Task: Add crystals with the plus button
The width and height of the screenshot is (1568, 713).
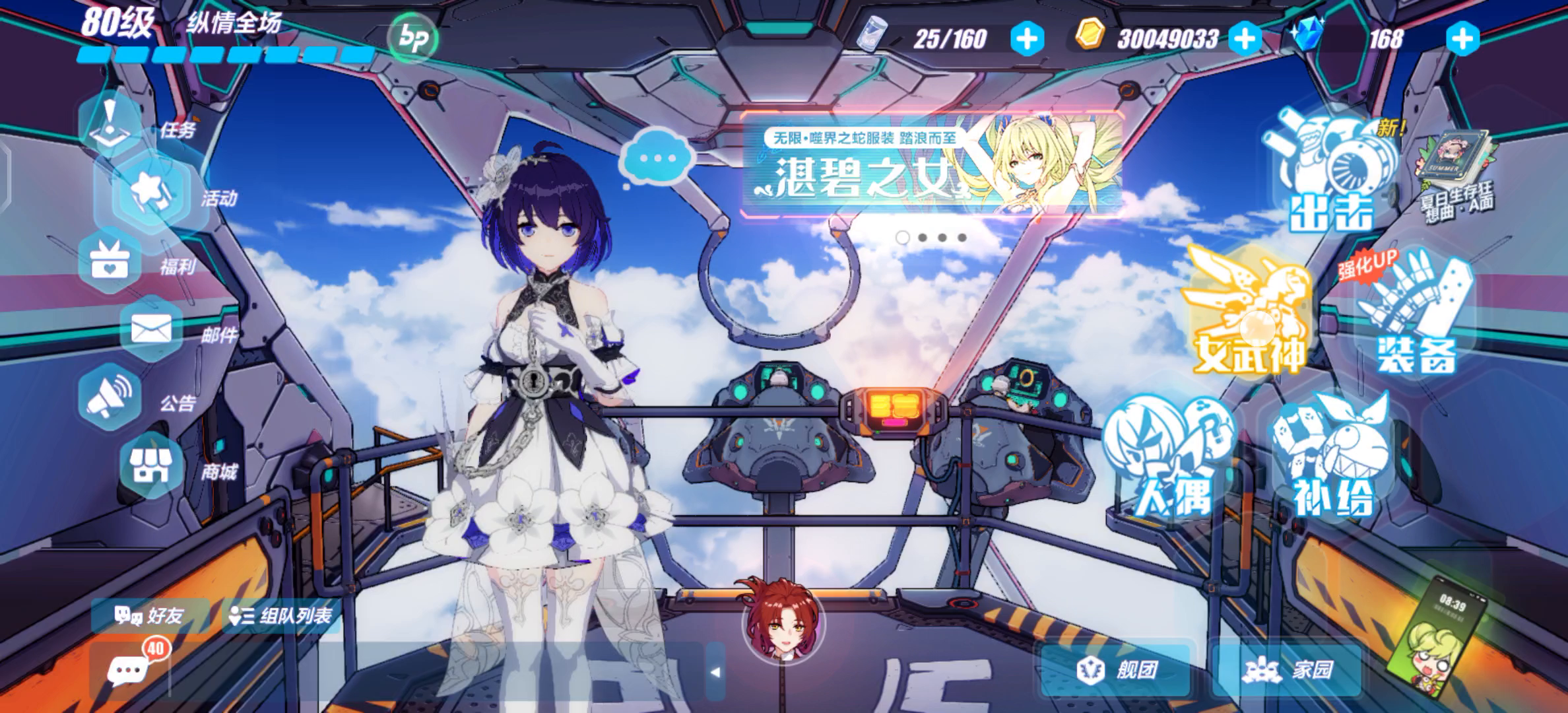Action: pos(1462,39)
